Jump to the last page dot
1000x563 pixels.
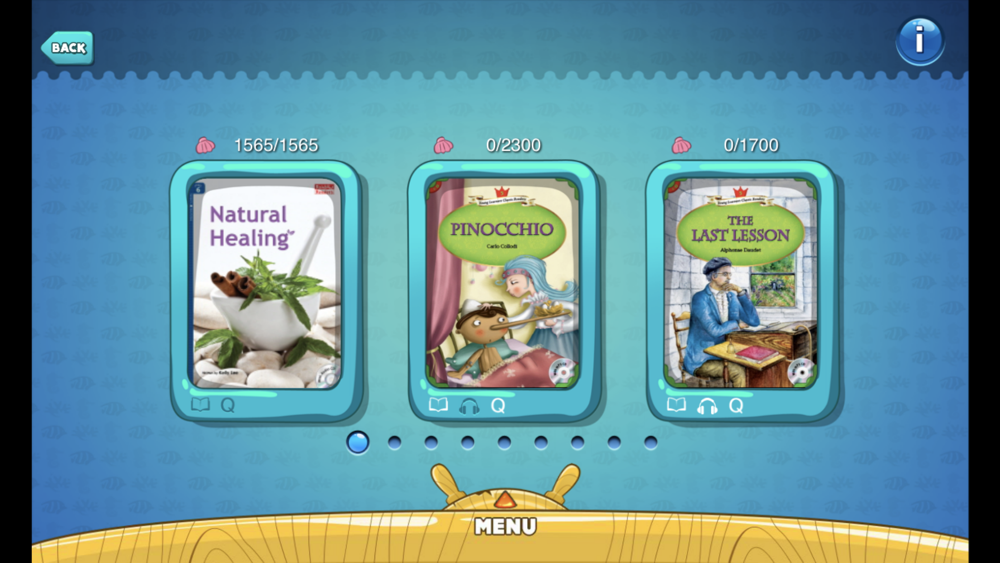(x=651, y=442)
